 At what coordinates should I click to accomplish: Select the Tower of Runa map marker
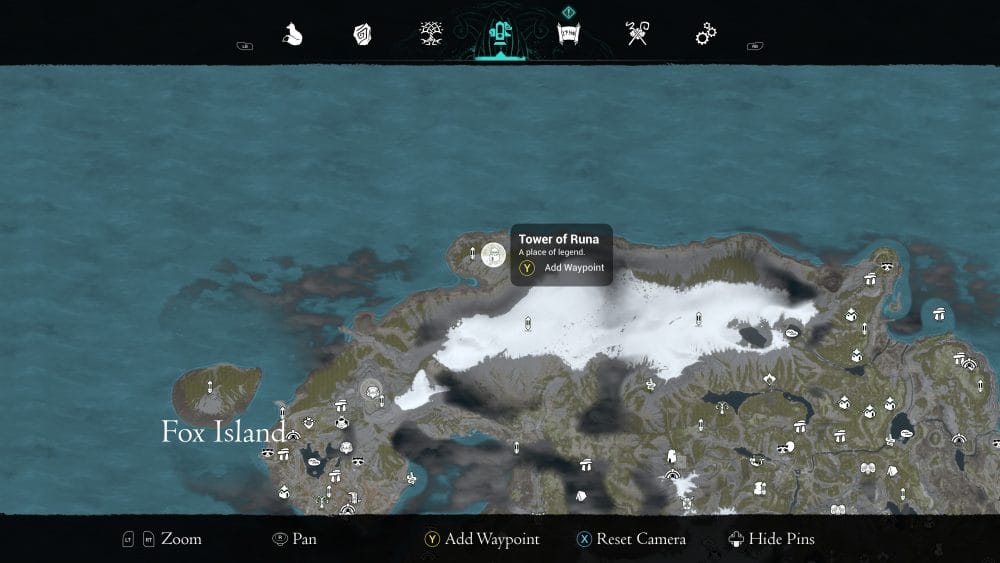pyautogui.click(x=492, y=255)
